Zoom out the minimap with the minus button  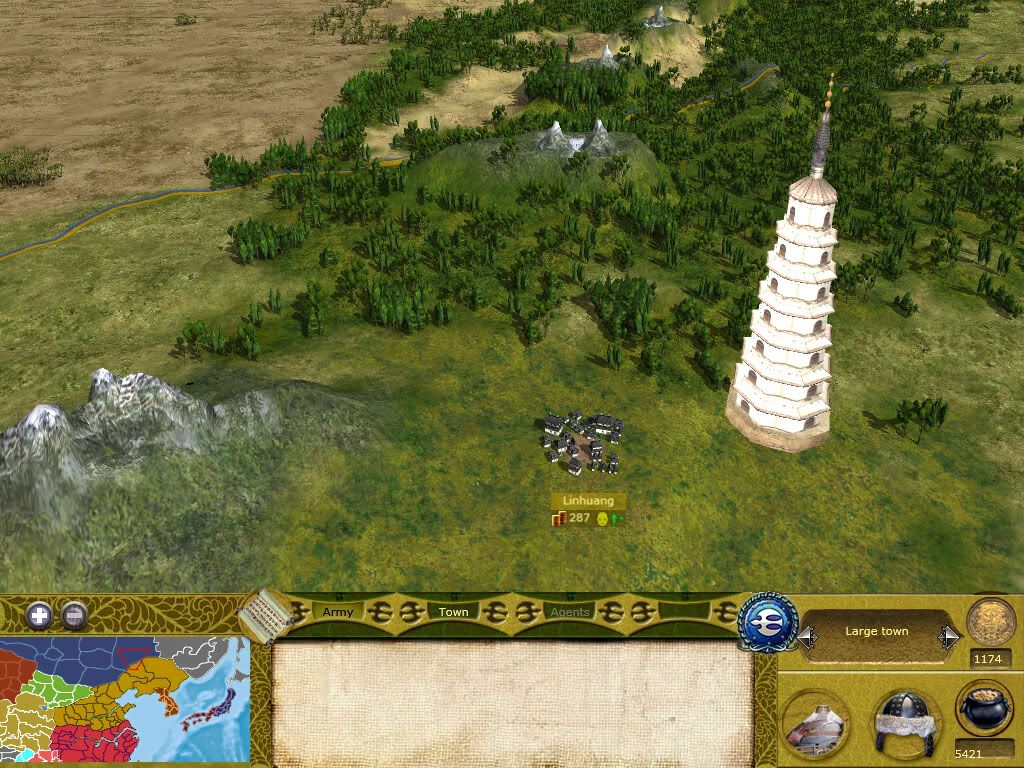tap(75, 615)
